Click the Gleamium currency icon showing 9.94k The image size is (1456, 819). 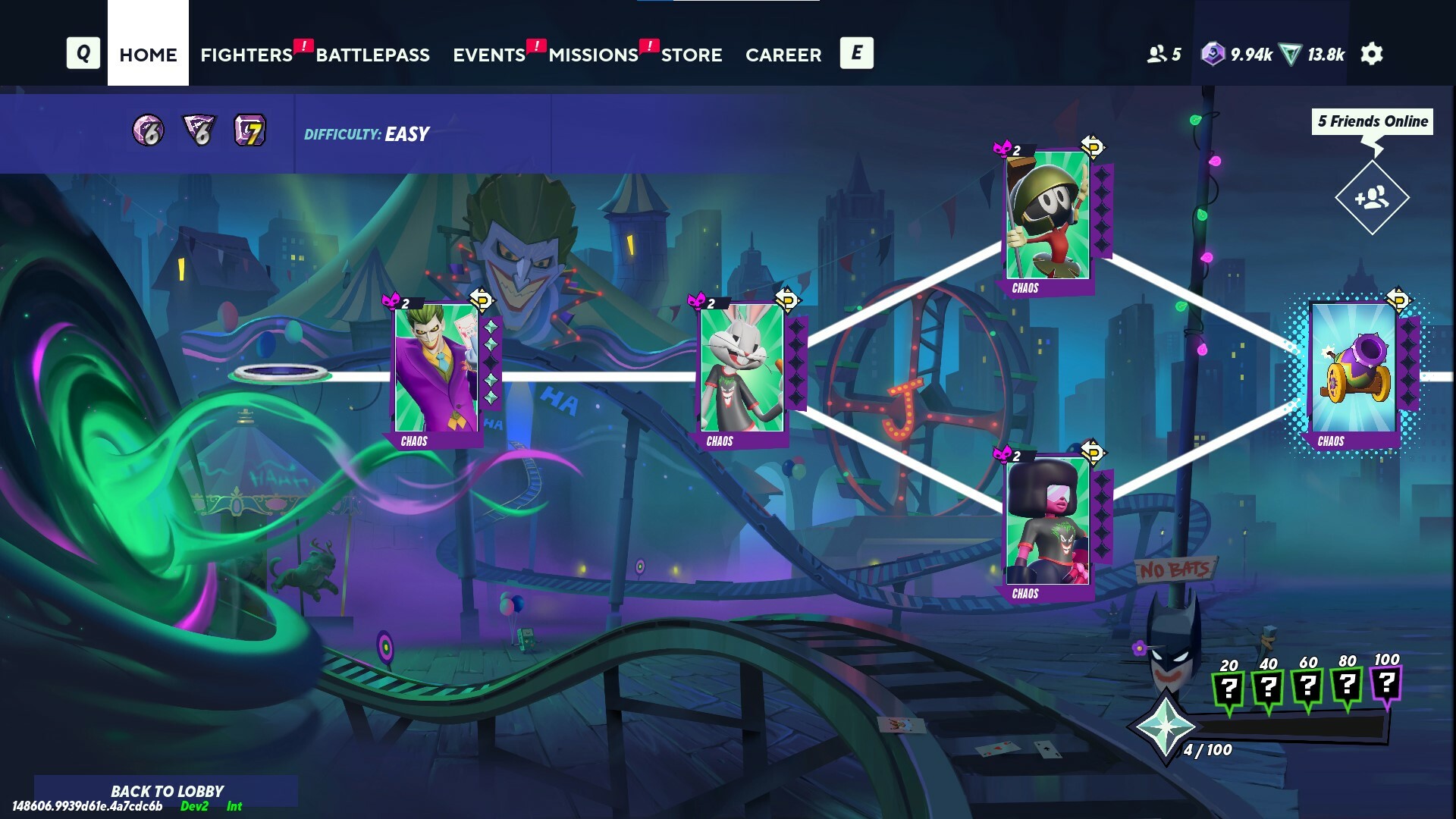[x=1213, y=53]
